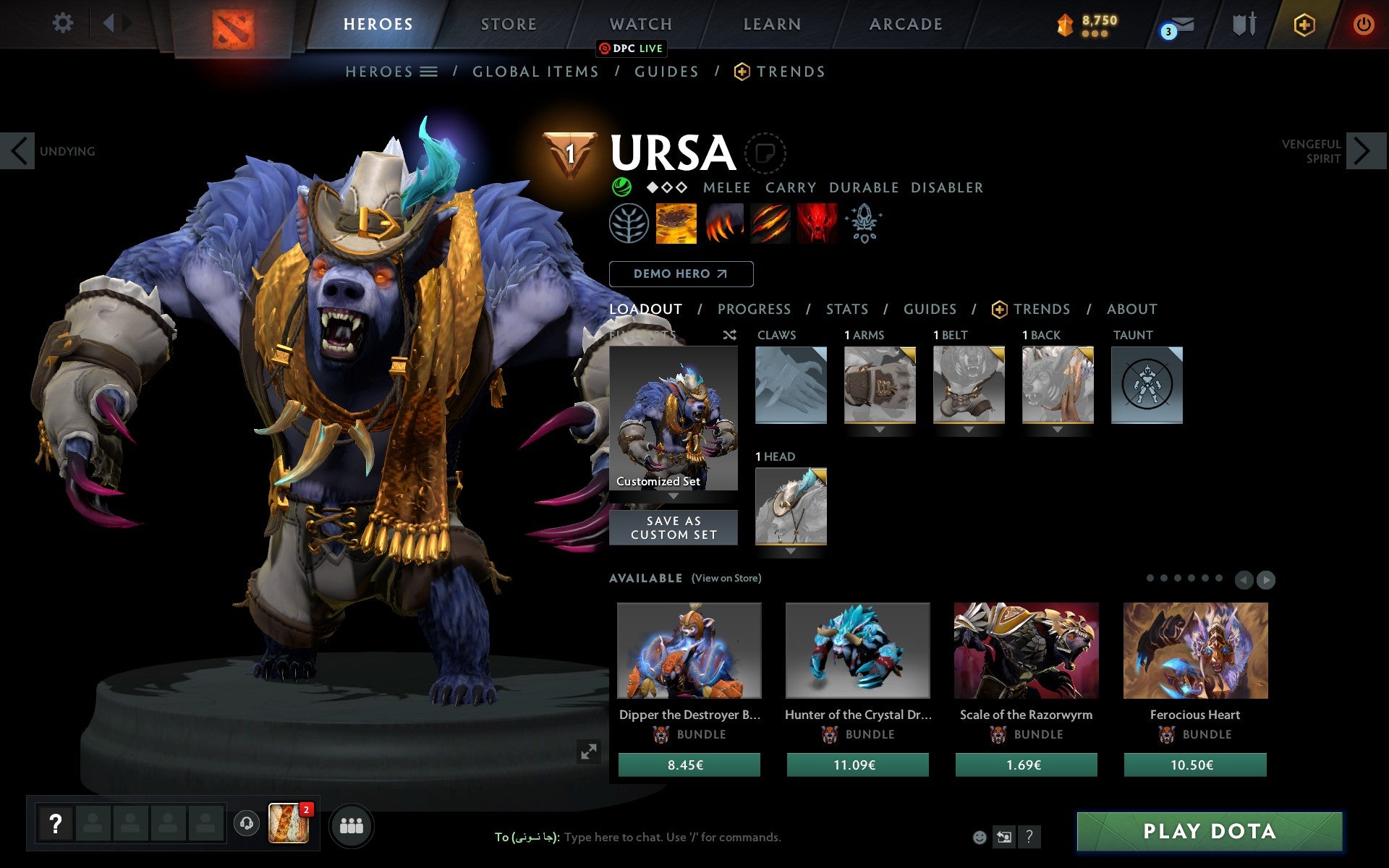Open the friends list icon bottom right

pyautogui.click(x=352, y=825)
